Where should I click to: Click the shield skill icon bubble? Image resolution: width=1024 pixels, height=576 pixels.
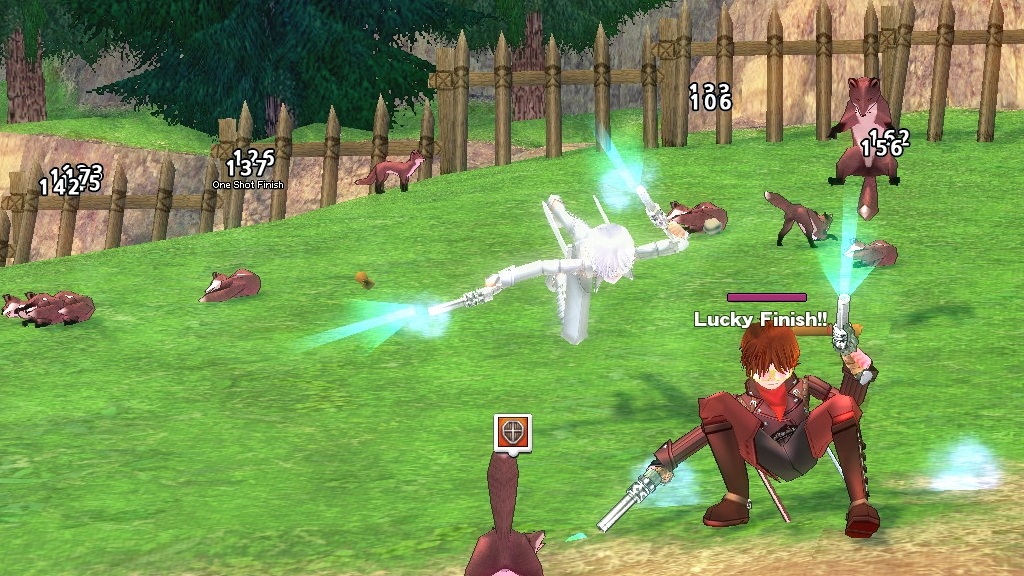coord(512,432)
